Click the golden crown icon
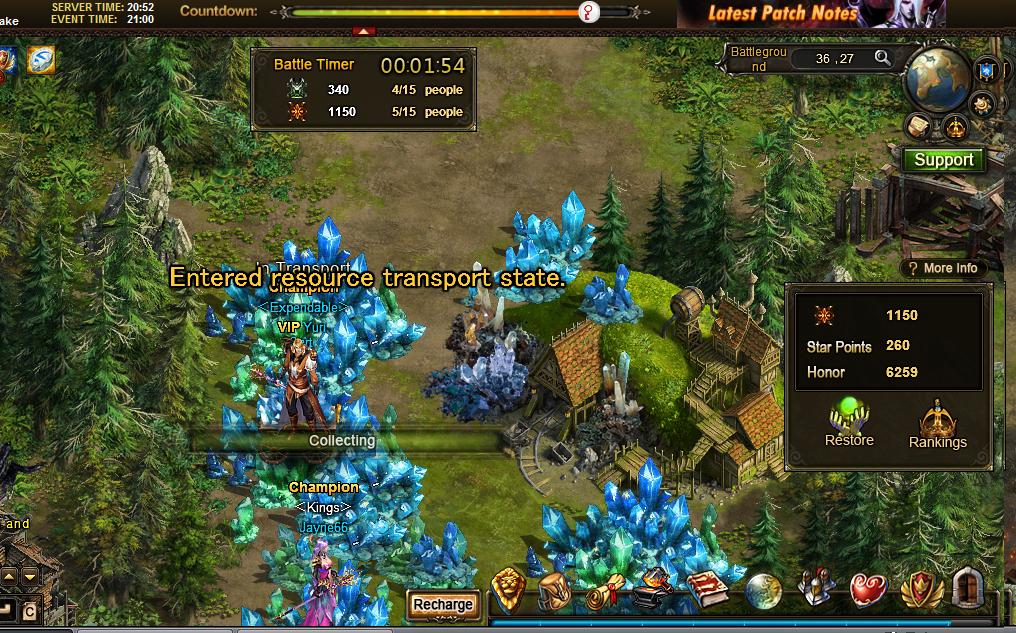The image size is (1016, 633). coord(956,127)
